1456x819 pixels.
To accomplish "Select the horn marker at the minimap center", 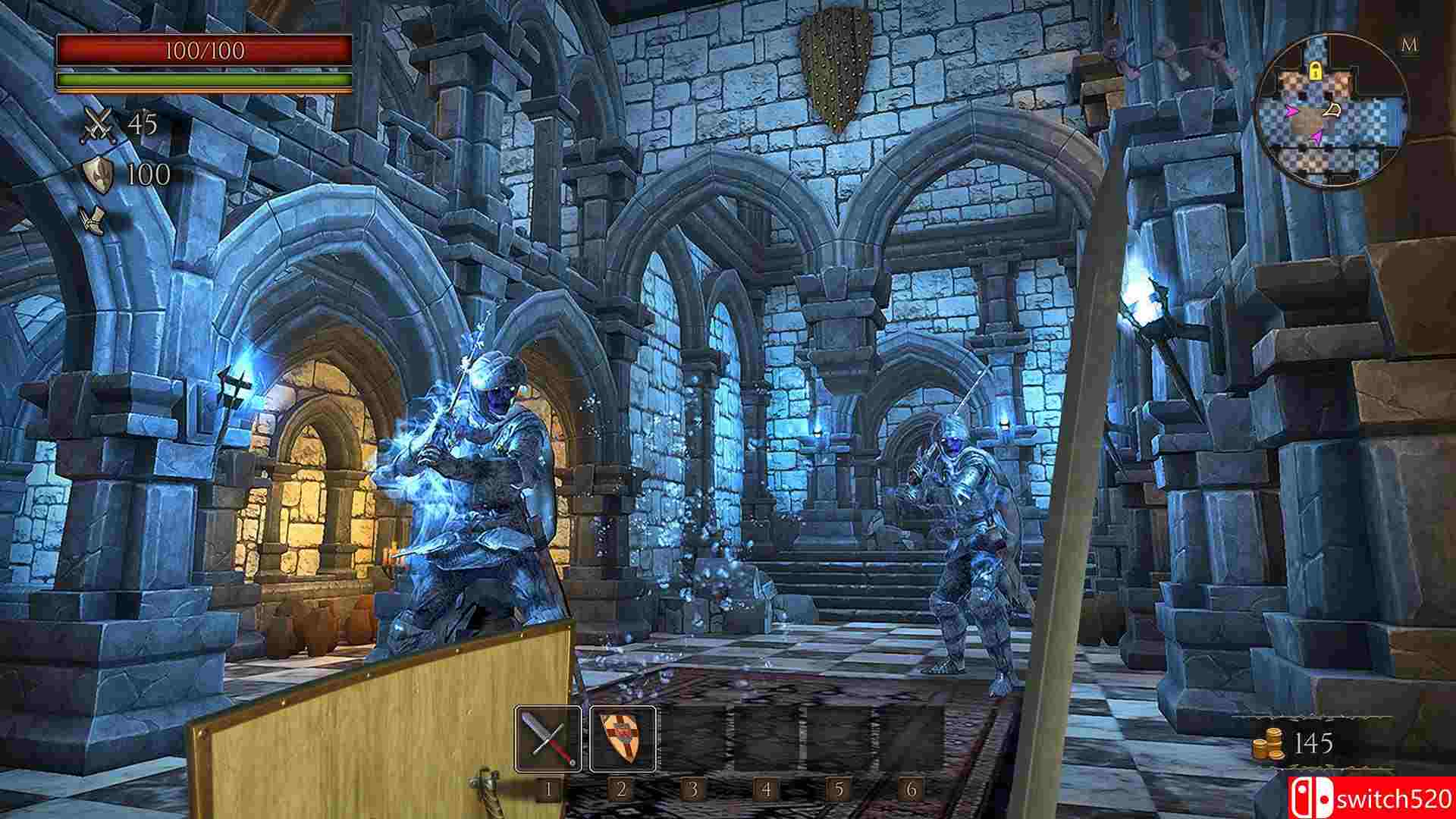I will [x=1332, y=109].
